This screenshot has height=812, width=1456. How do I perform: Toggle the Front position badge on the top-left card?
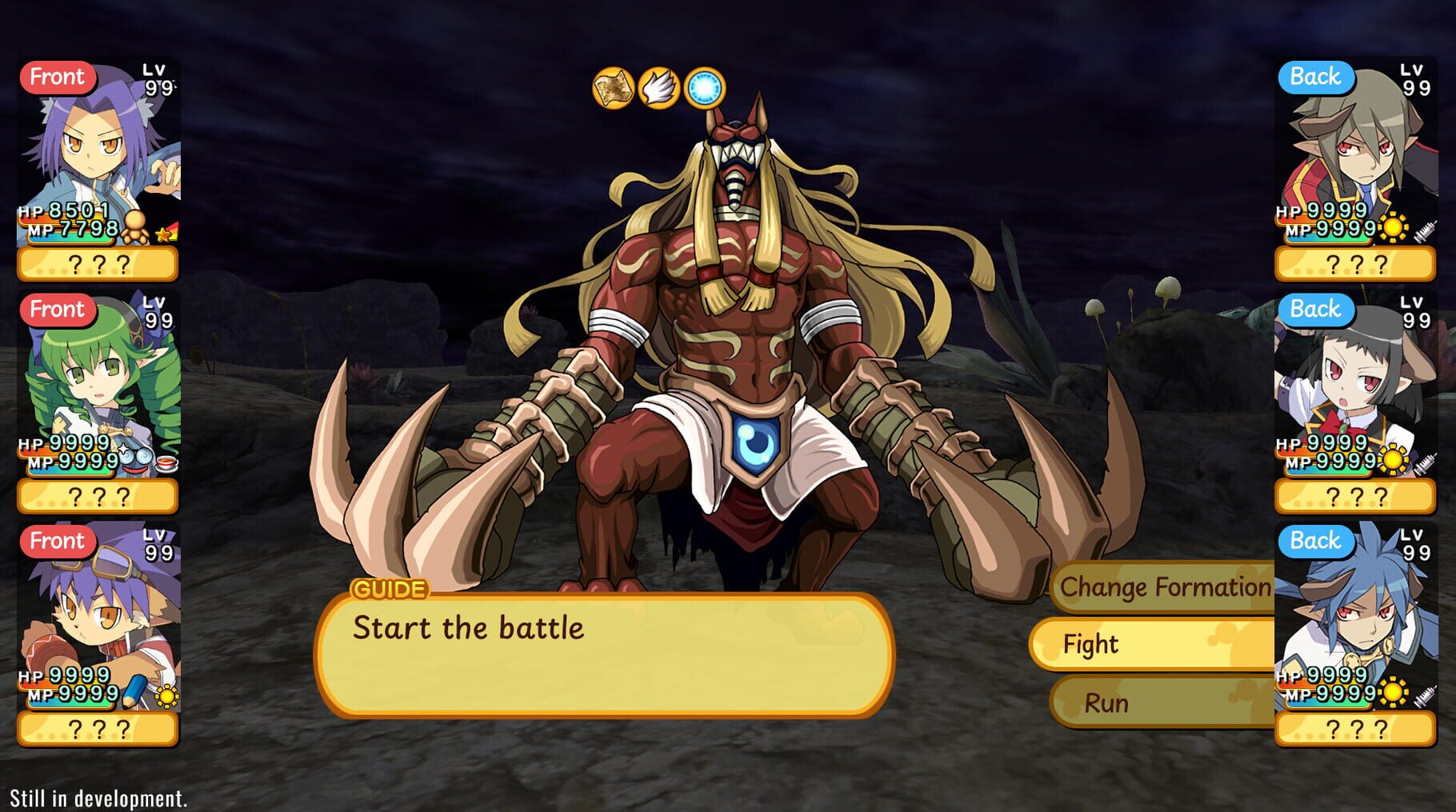pos(58,78)
